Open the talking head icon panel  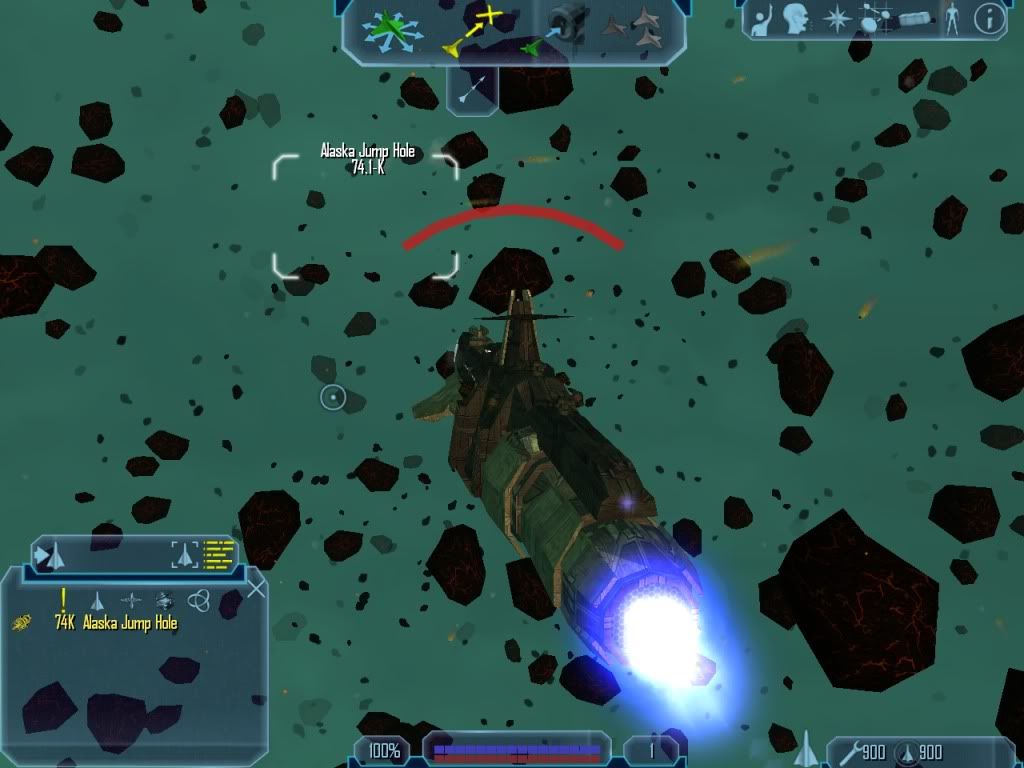click(x=796, y=19)
